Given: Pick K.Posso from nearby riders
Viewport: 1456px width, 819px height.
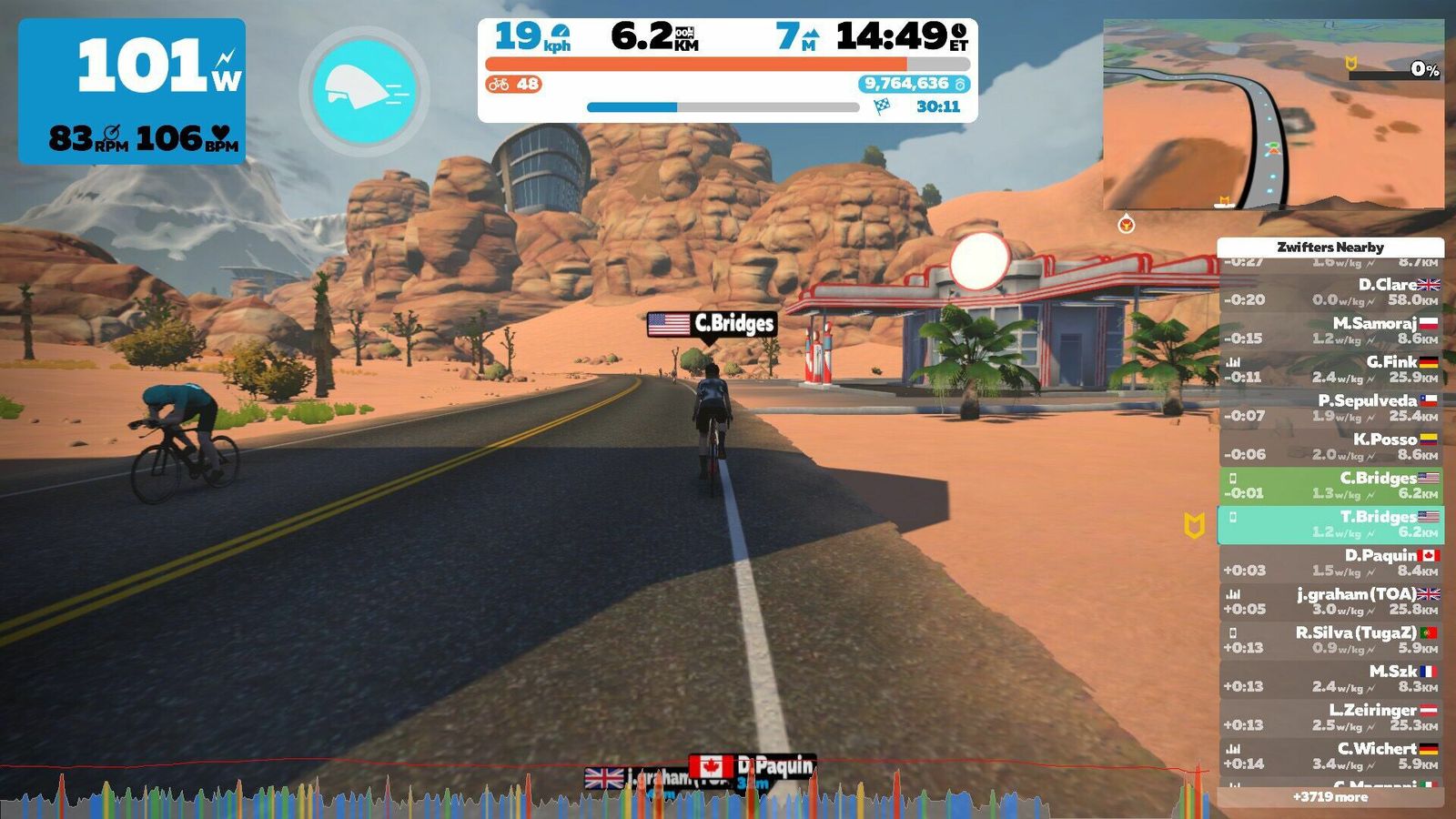Looking at the screenshot, I should click(1330, 447).
